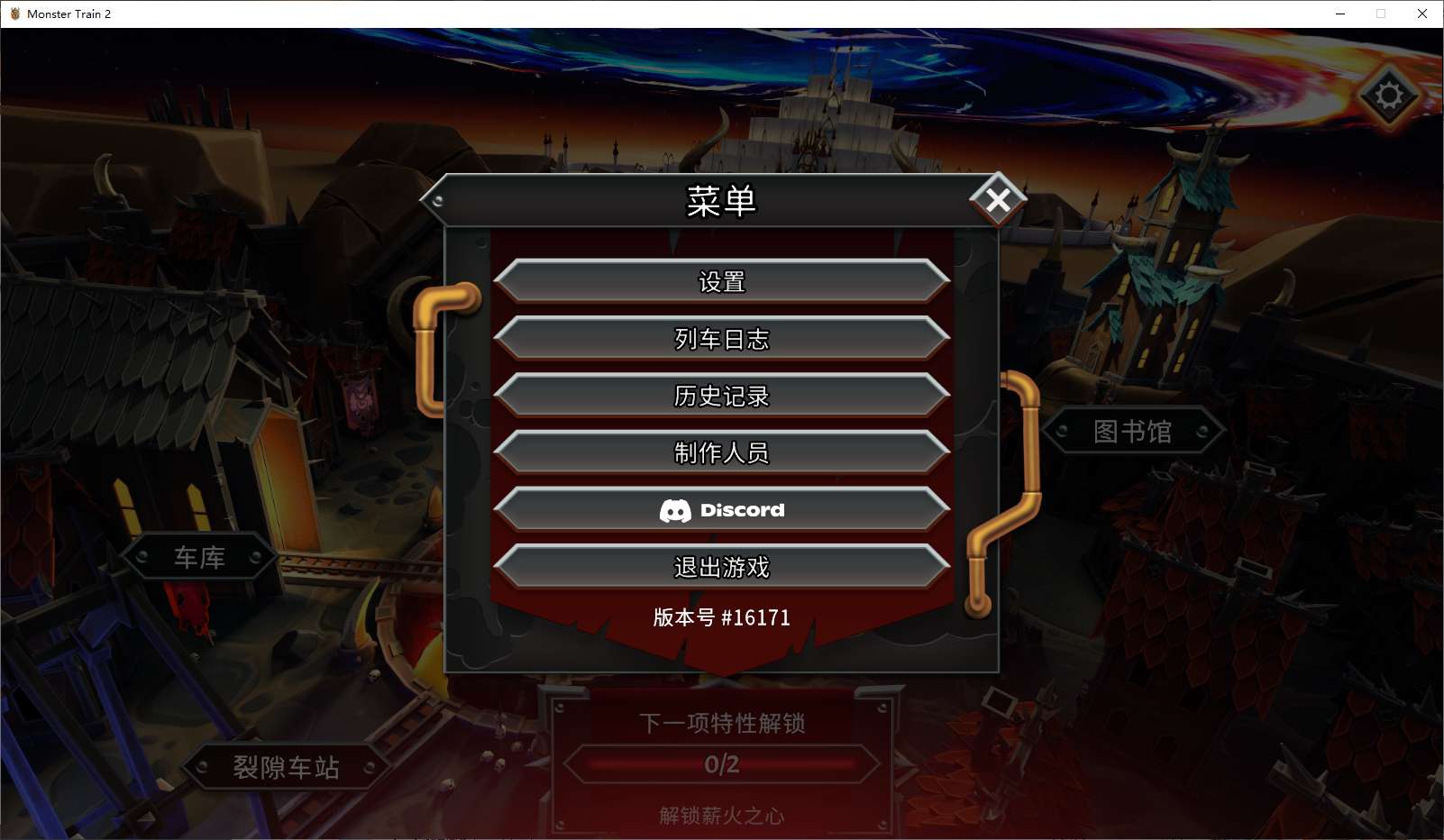Select the 裂隙车站 (Rift Station) map marker
This screenshot has height=840, width=1444.
(x=288, y=769)
